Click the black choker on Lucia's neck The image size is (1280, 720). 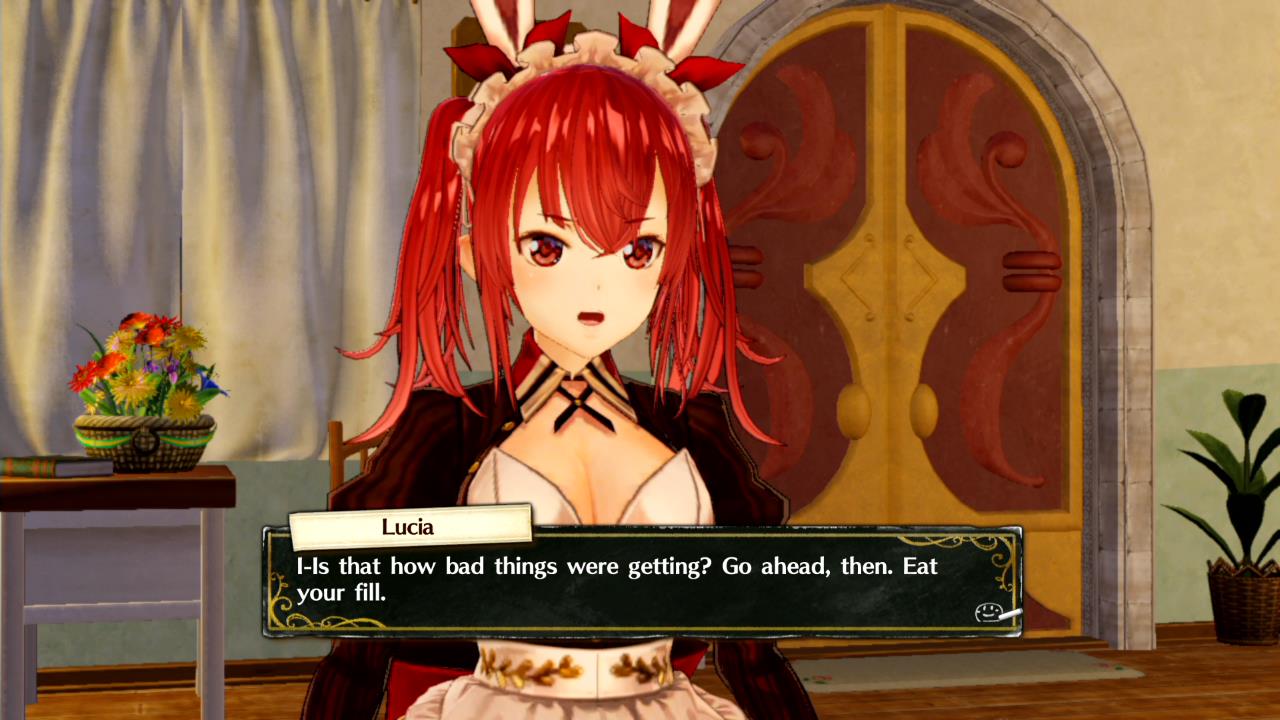coord(577,400)
